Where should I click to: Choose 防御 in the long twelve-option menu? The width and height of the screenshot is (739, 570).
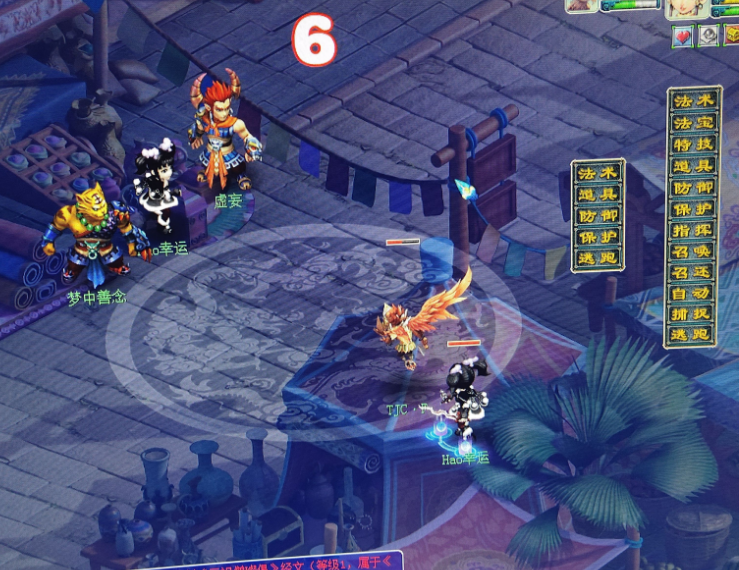(693, 187)
